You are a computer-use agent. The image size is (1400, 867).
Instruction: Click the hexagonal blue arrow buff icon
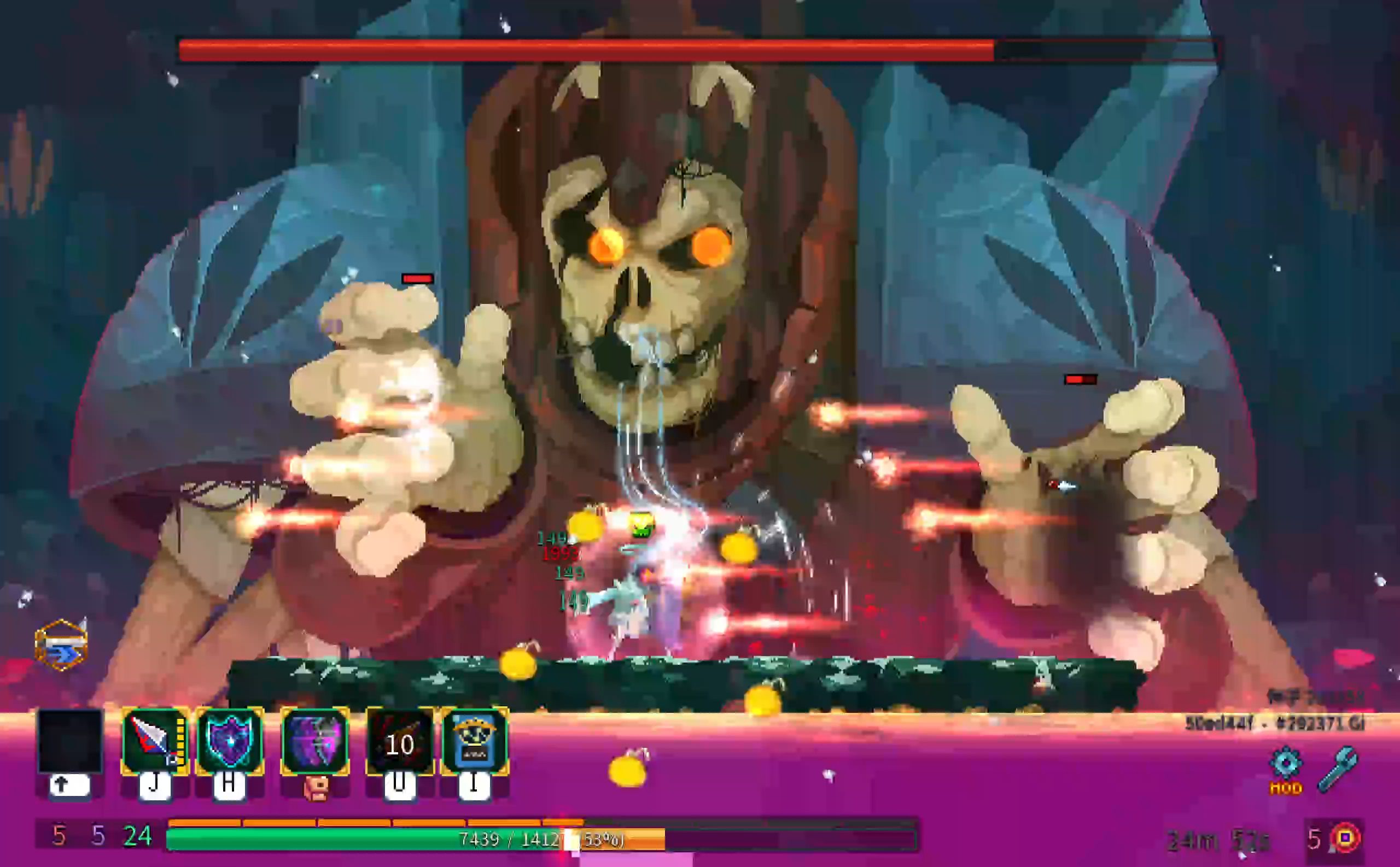coord(61,645)
